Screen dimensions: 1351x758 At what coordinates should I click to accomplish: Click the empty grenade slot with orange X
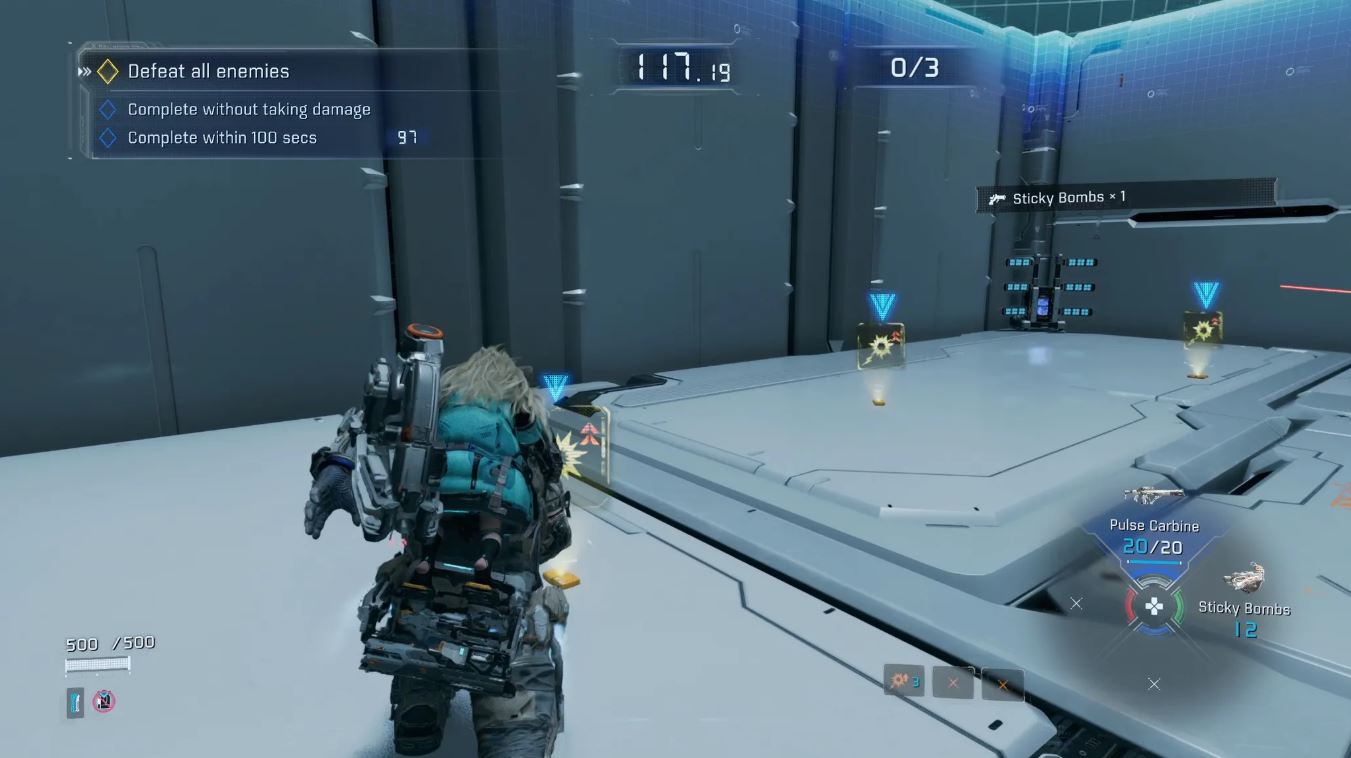pos(951,681)
